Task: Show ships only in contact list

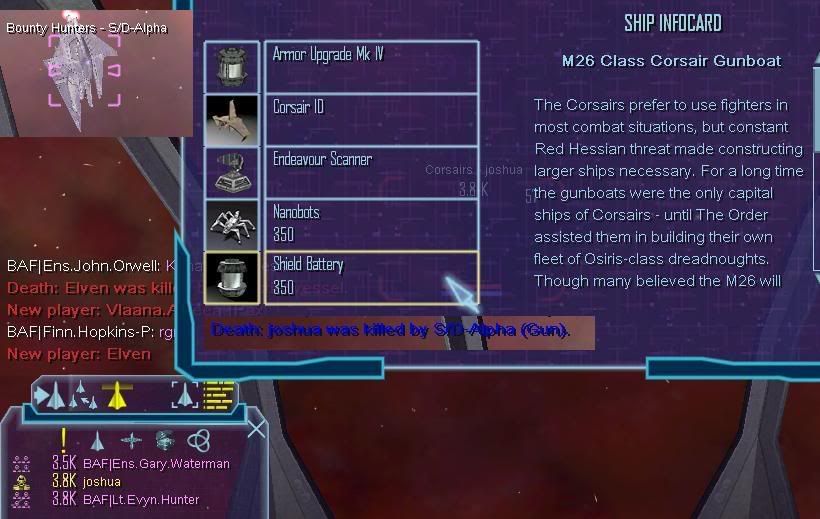Action: pos(97,439)
